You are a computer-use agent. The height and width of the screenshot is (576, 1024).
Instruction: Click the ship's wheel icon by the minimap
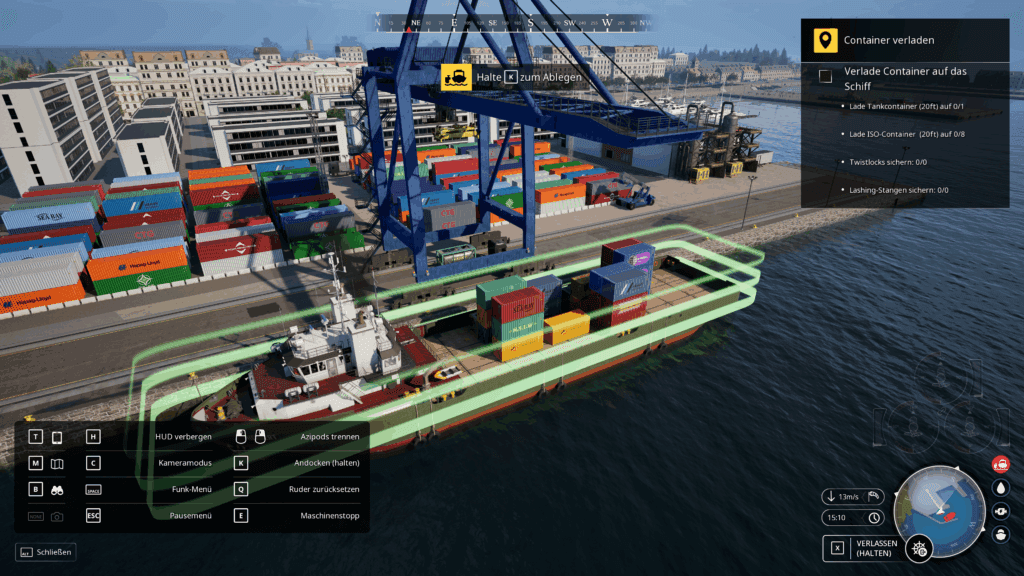pos(919,548)
